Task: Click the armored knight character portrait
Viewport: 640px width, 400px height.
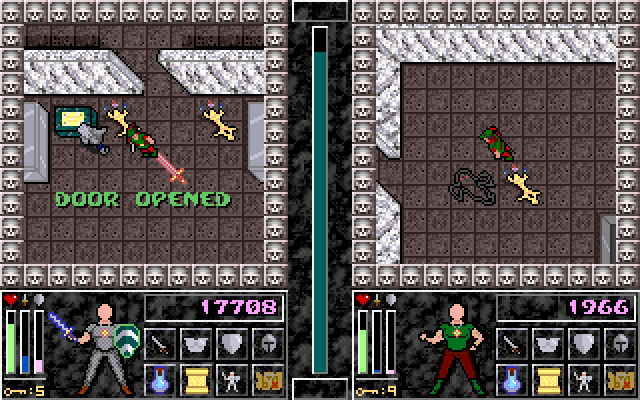Action: 96,345
